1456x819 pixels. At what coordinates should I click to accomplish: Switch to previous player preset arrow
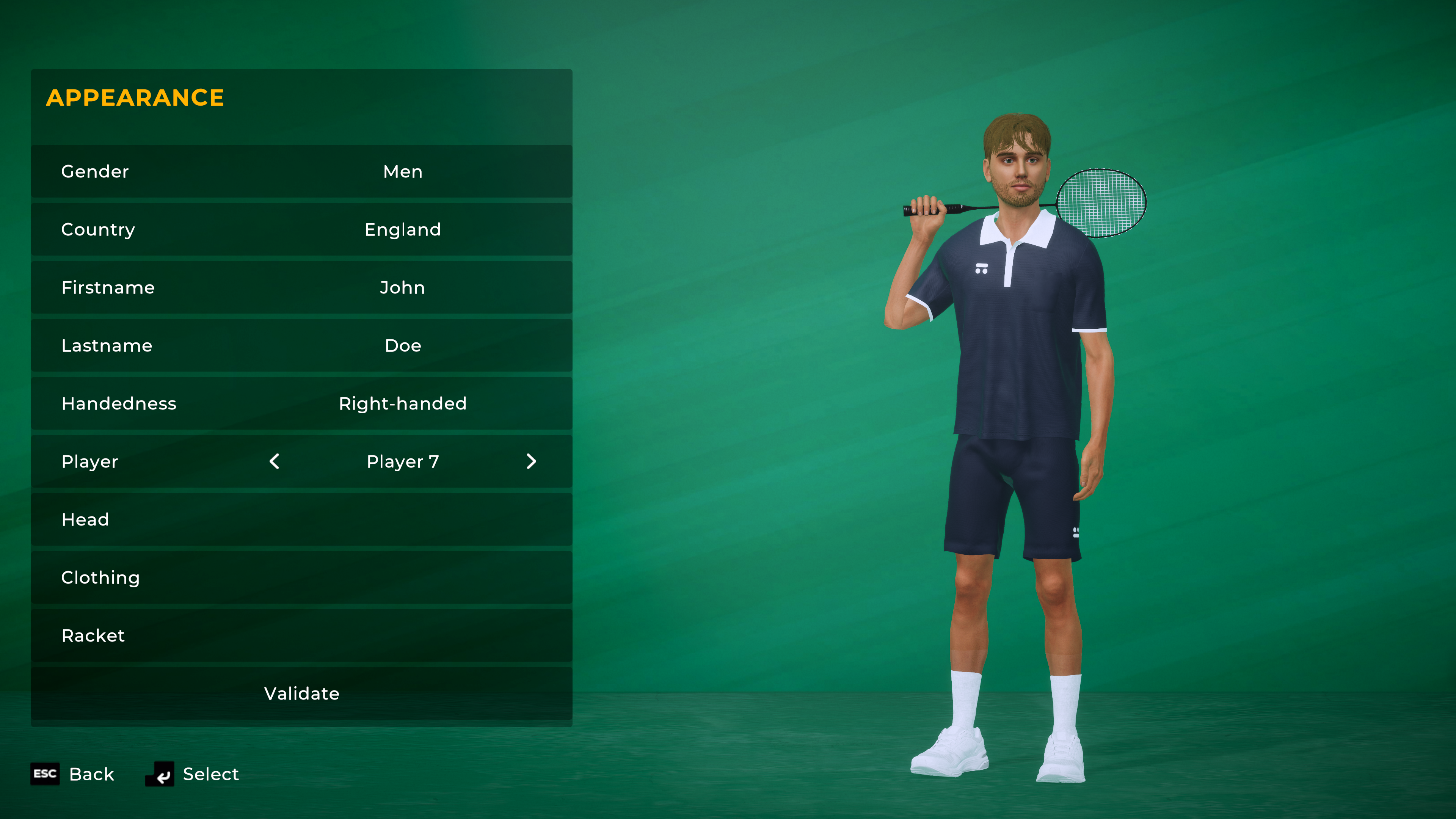click(275, 461)
